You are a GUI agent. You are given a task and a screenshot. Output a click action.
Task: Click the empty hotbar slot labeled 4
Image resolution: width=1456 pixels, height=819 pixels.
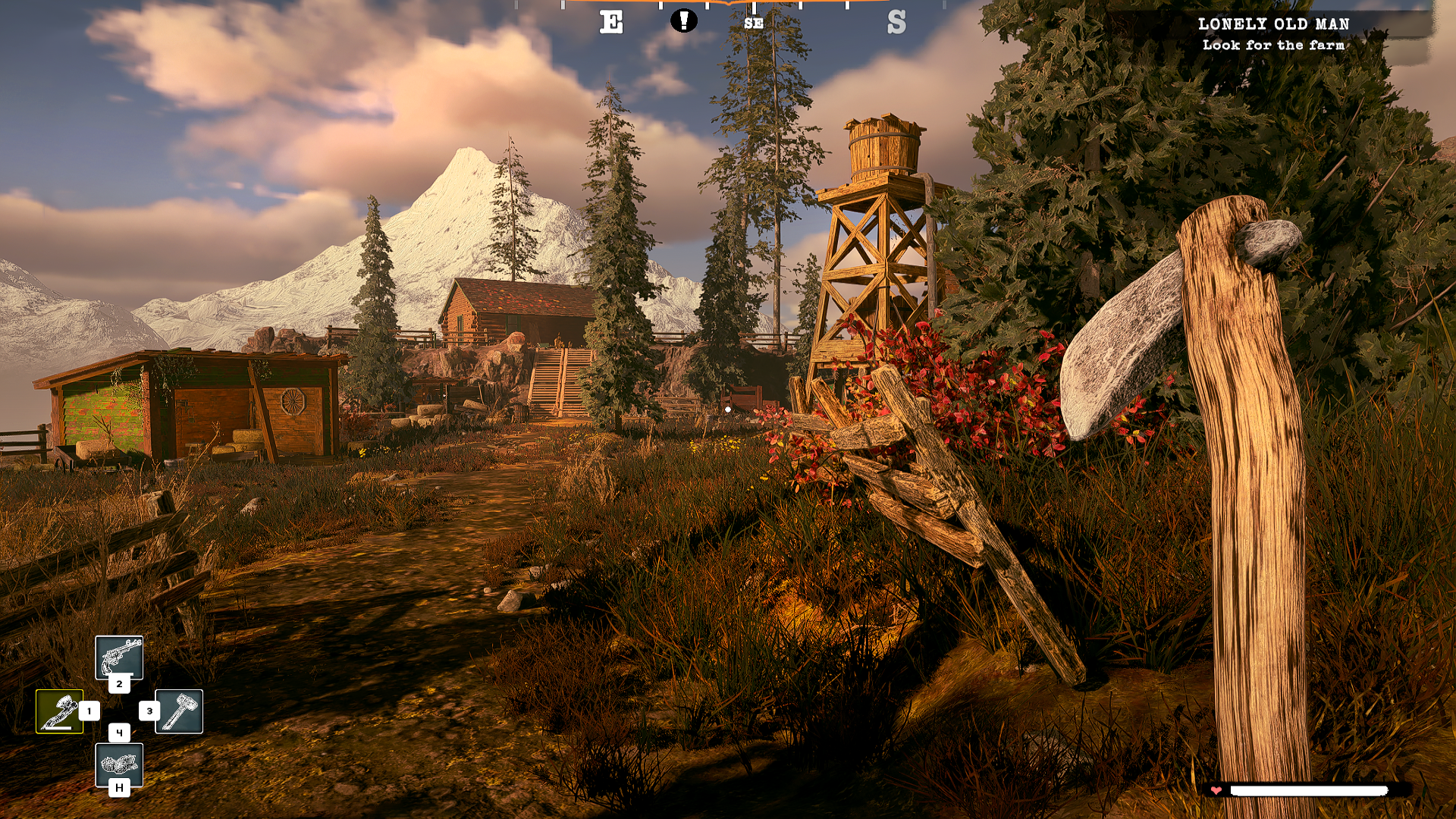[120, 733]
